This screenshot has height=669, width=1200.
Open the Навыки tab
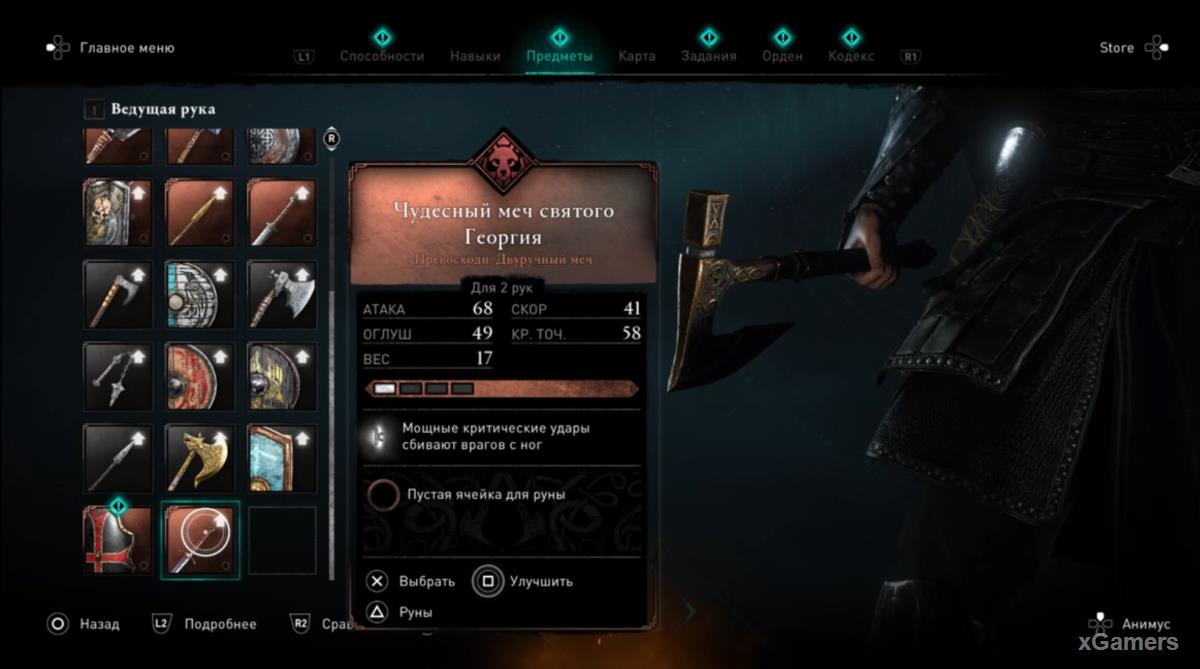[475, 56]
